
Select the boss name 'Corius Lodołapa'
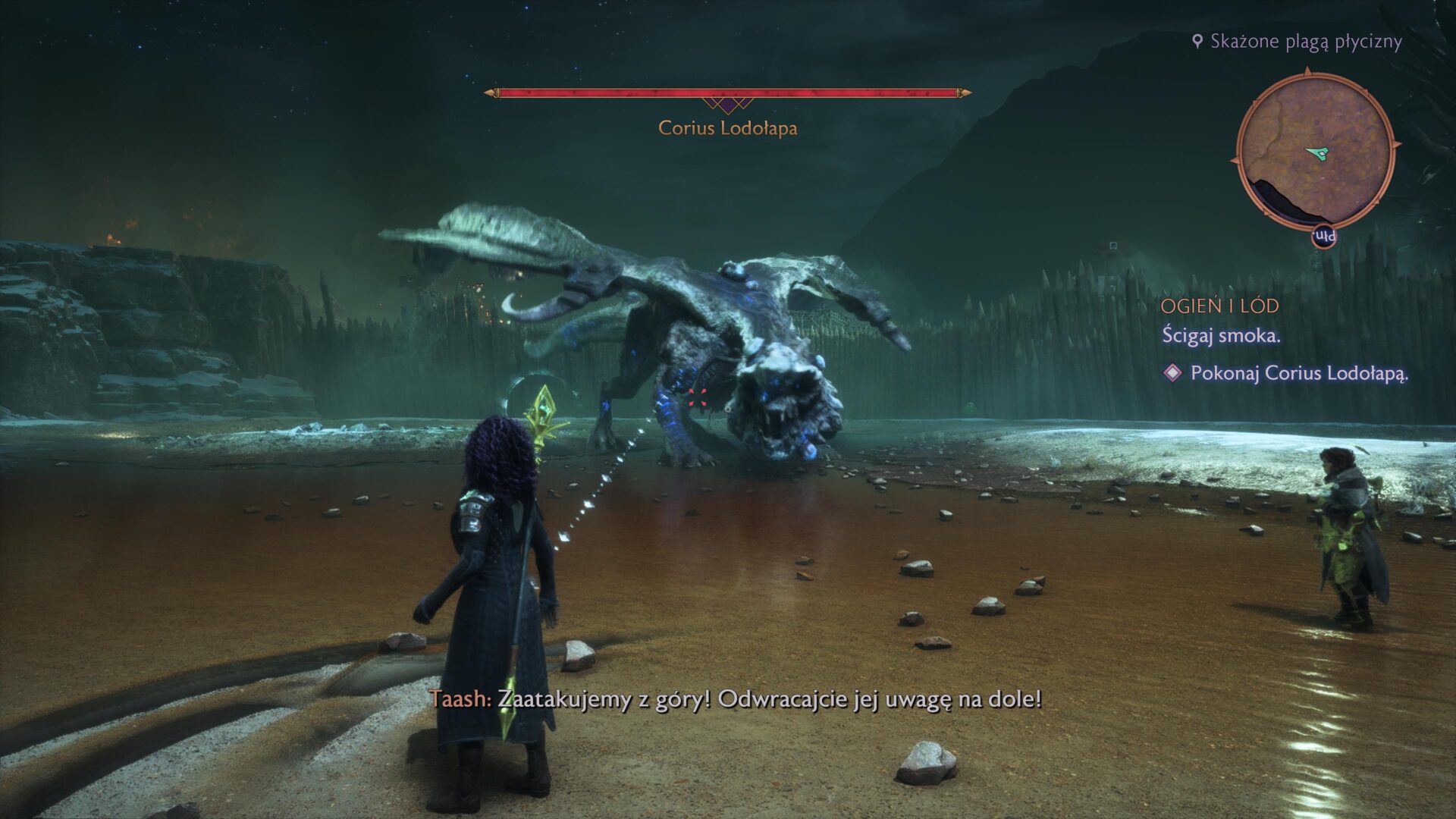point(727,129)
